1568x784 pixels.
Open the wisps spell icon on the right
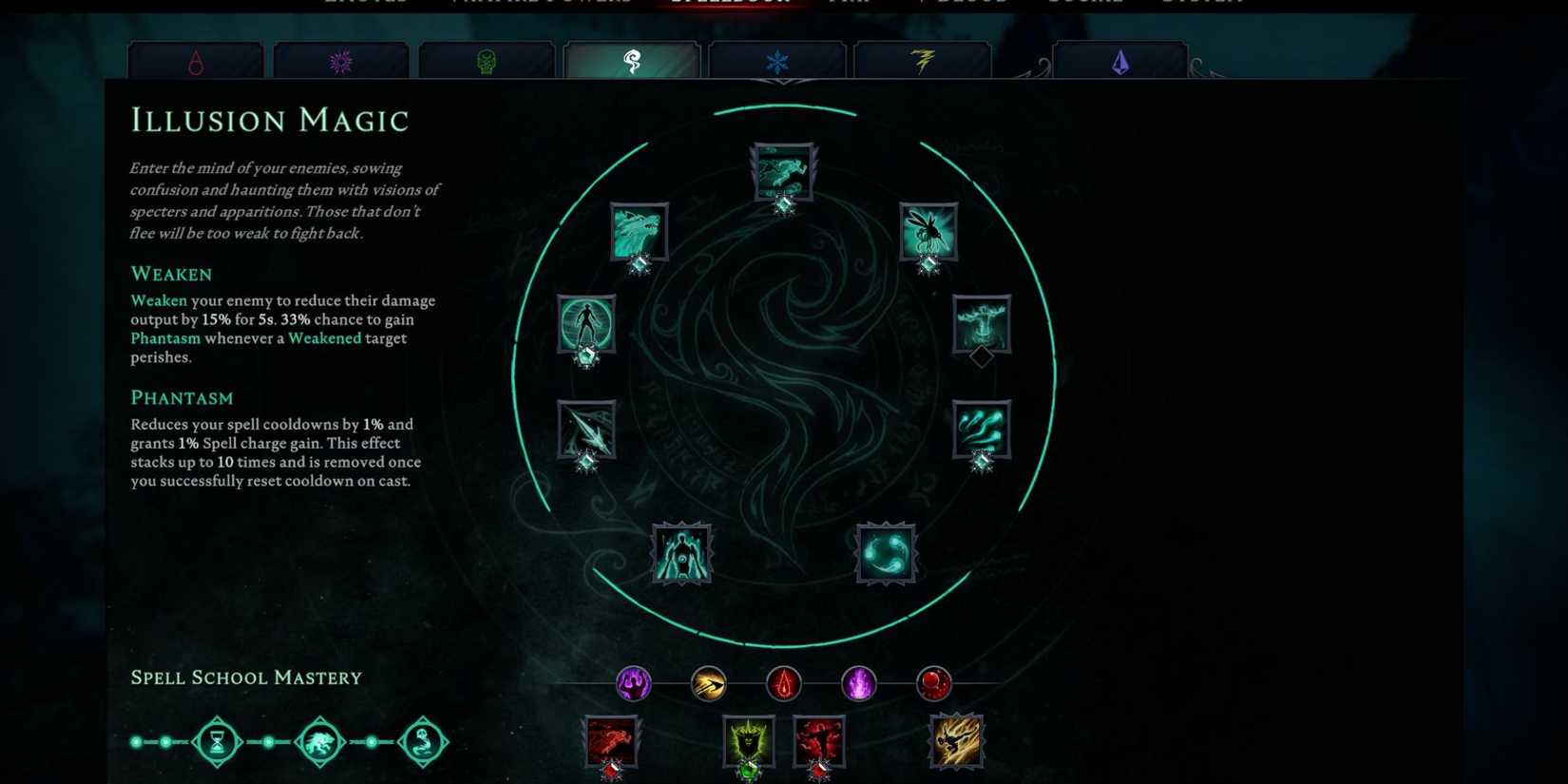coord(981,430)
